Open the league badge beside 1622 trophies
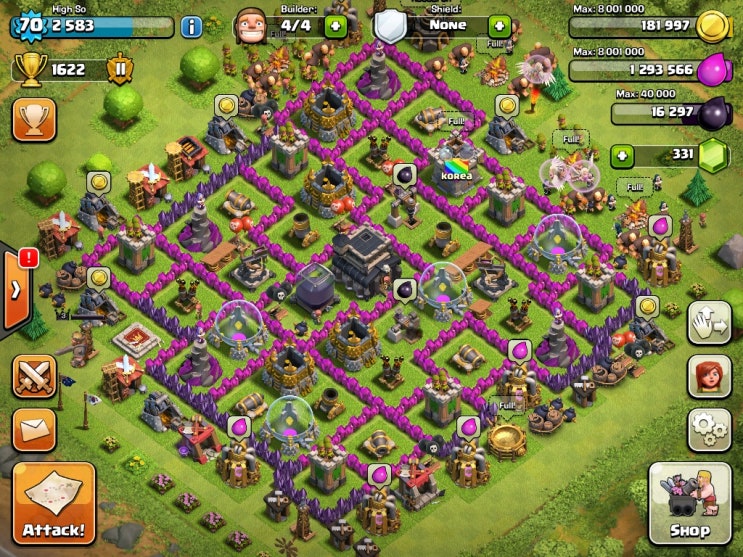 tap(119, 69)
